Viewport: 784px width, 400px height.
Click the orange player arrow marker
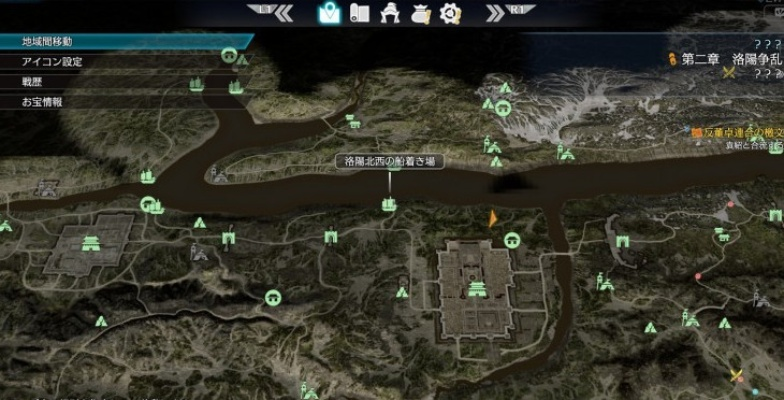point(492,218)
